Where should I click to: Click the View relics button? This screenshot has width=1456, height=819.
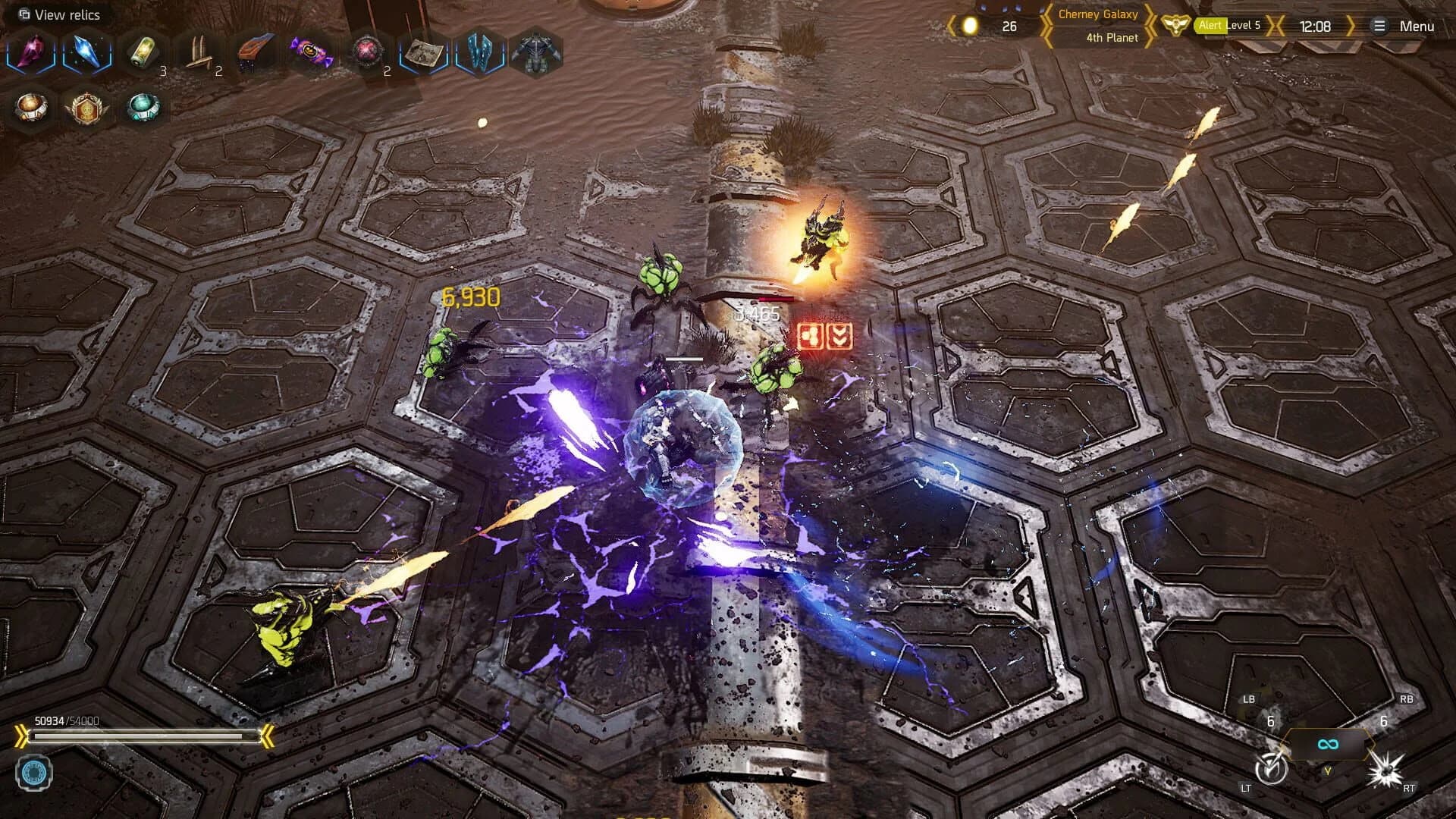(58, 14)
